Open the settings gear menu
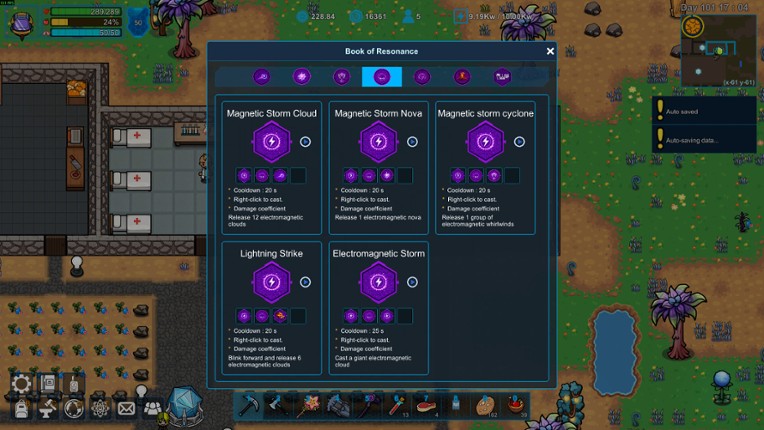Viewport: 764px width, 430px height. (21, 384)
